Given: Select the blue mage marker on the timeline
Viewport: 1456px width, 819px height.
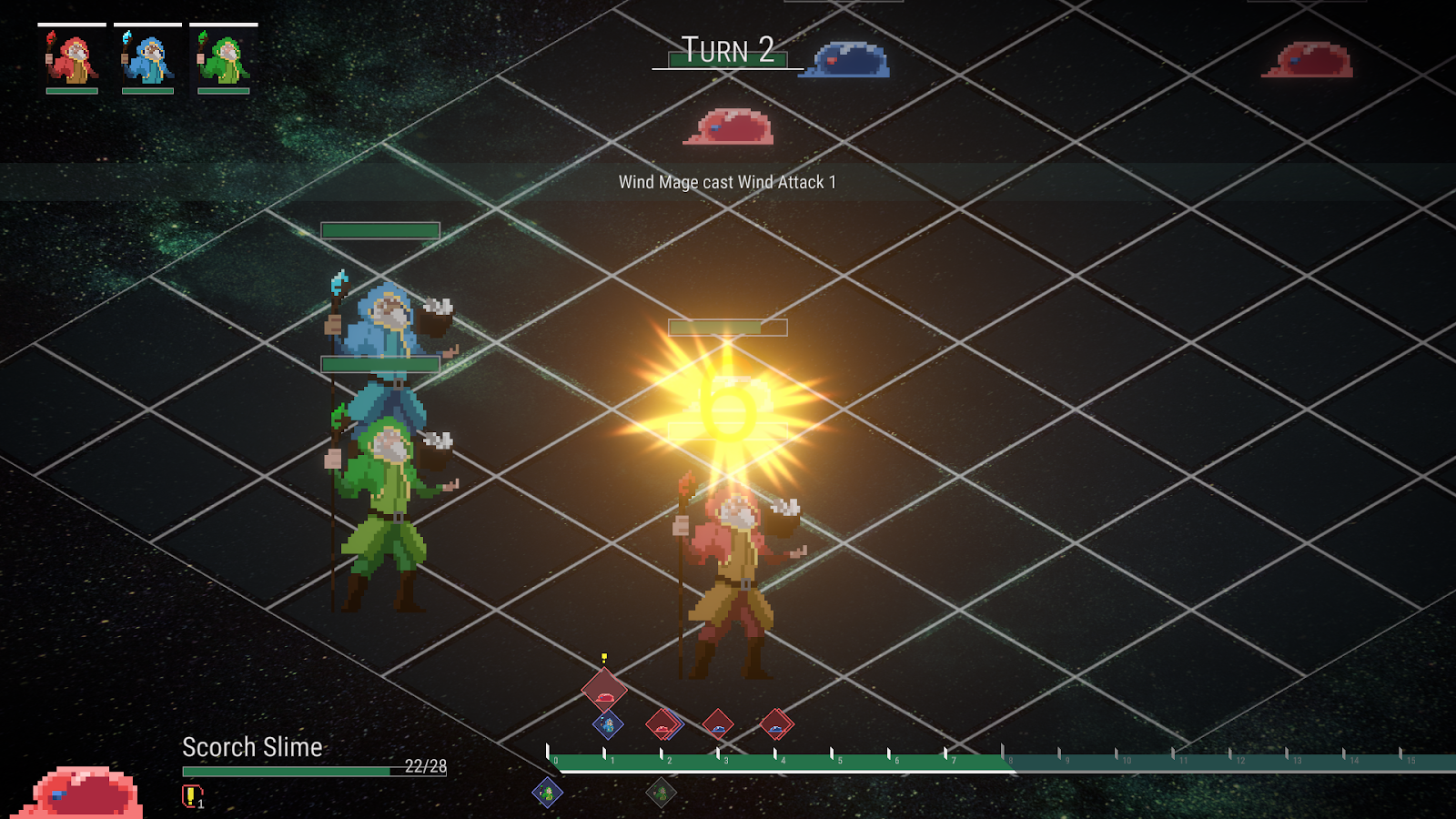Looking at the screenshot, I should (x=608, y=725).
